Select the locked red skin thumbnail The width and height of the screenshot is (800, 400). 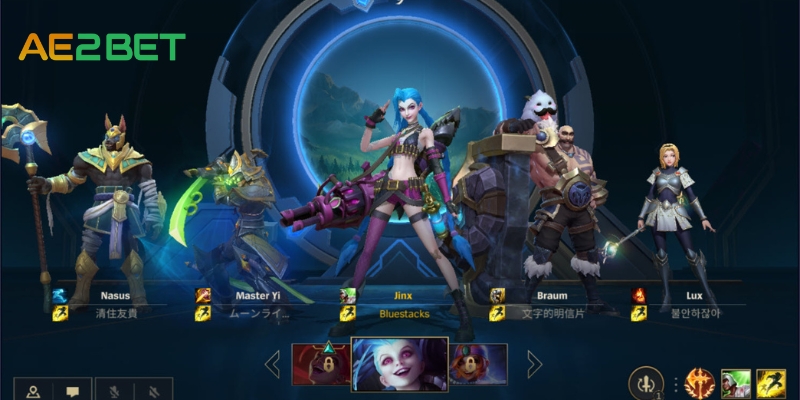pyautogui.click(x=320, y=365)
